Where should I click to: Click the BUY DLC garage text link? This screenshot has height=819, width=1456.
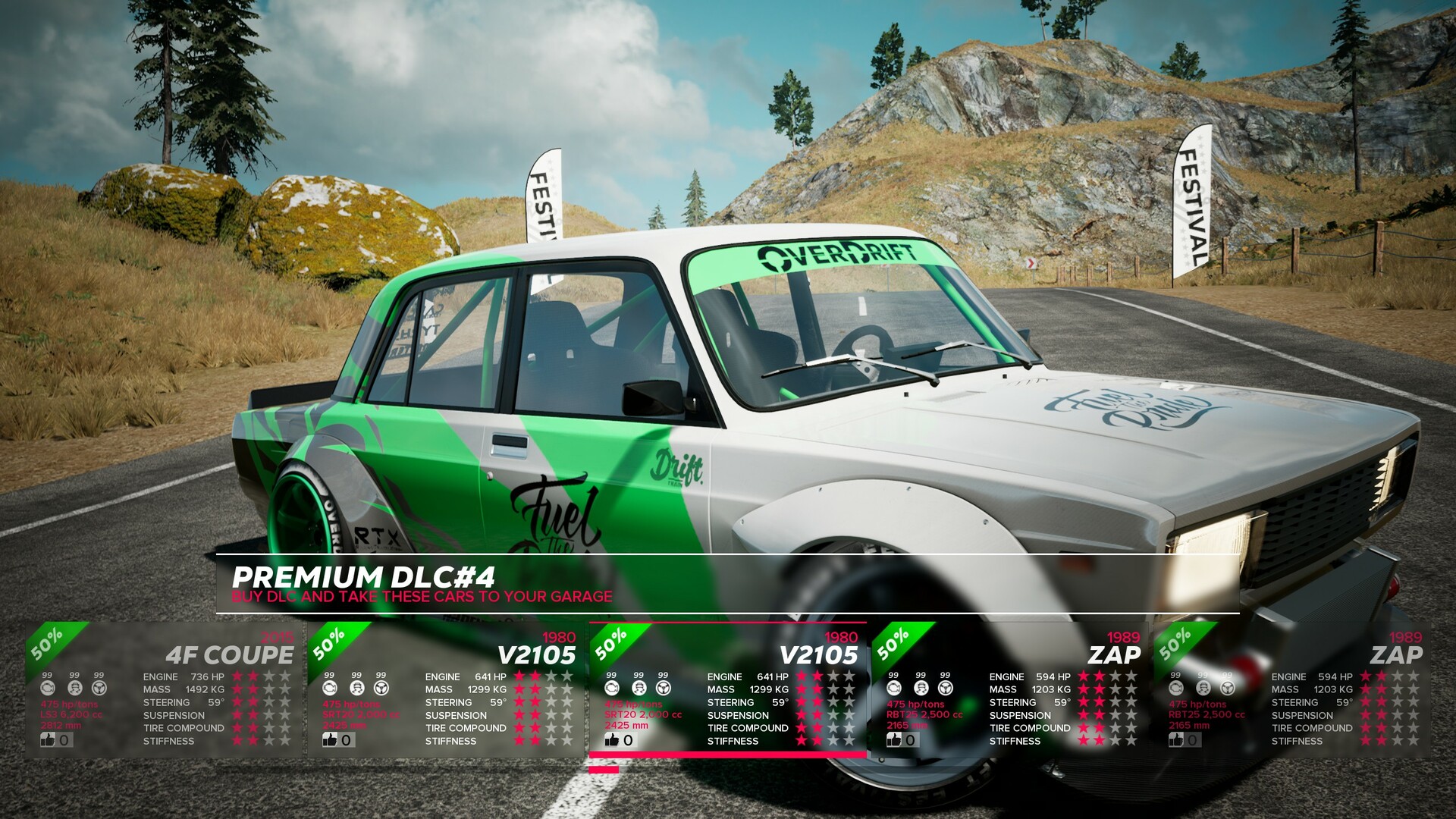(422, 598)
